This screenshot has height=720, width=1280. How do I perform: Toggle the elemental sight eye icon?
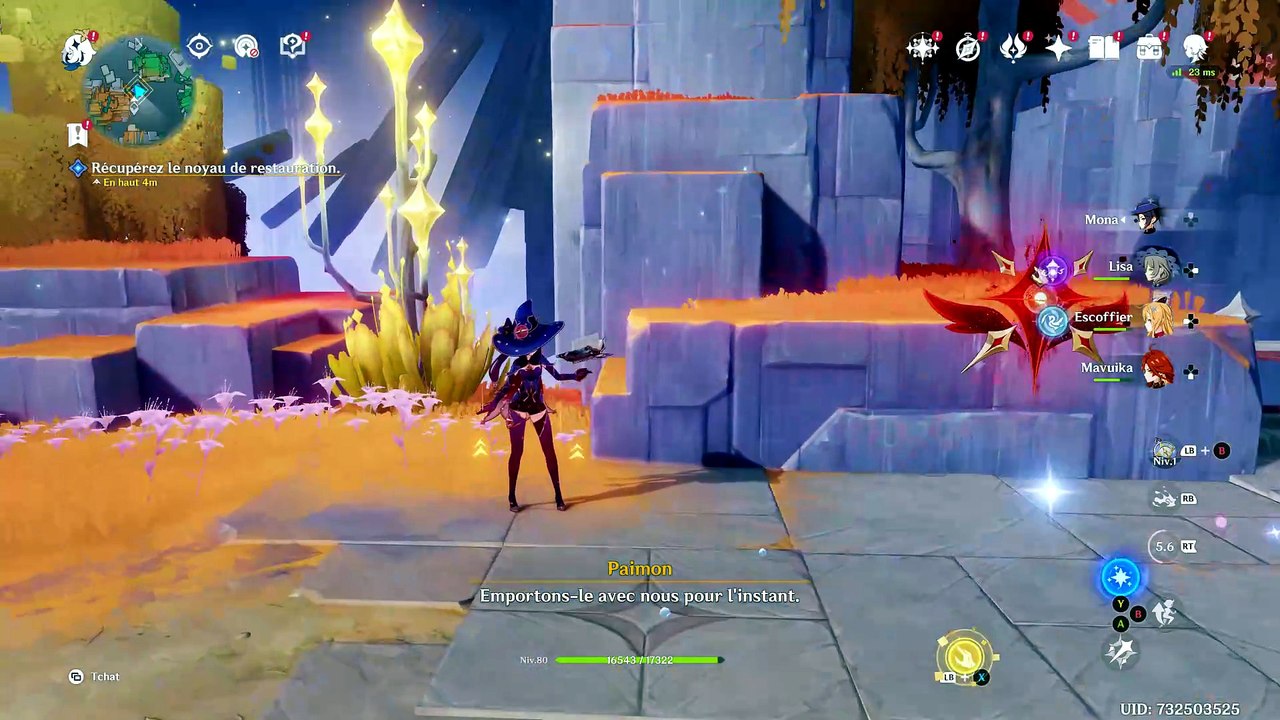[x=199, y=46]
